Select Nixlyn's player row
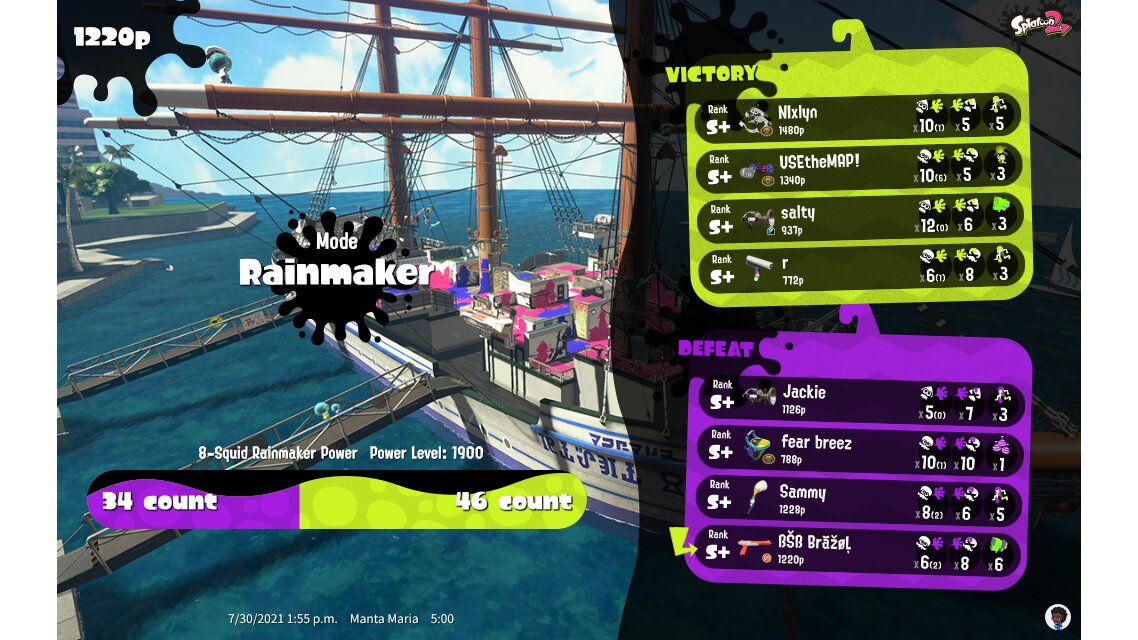 click(858, 118)
